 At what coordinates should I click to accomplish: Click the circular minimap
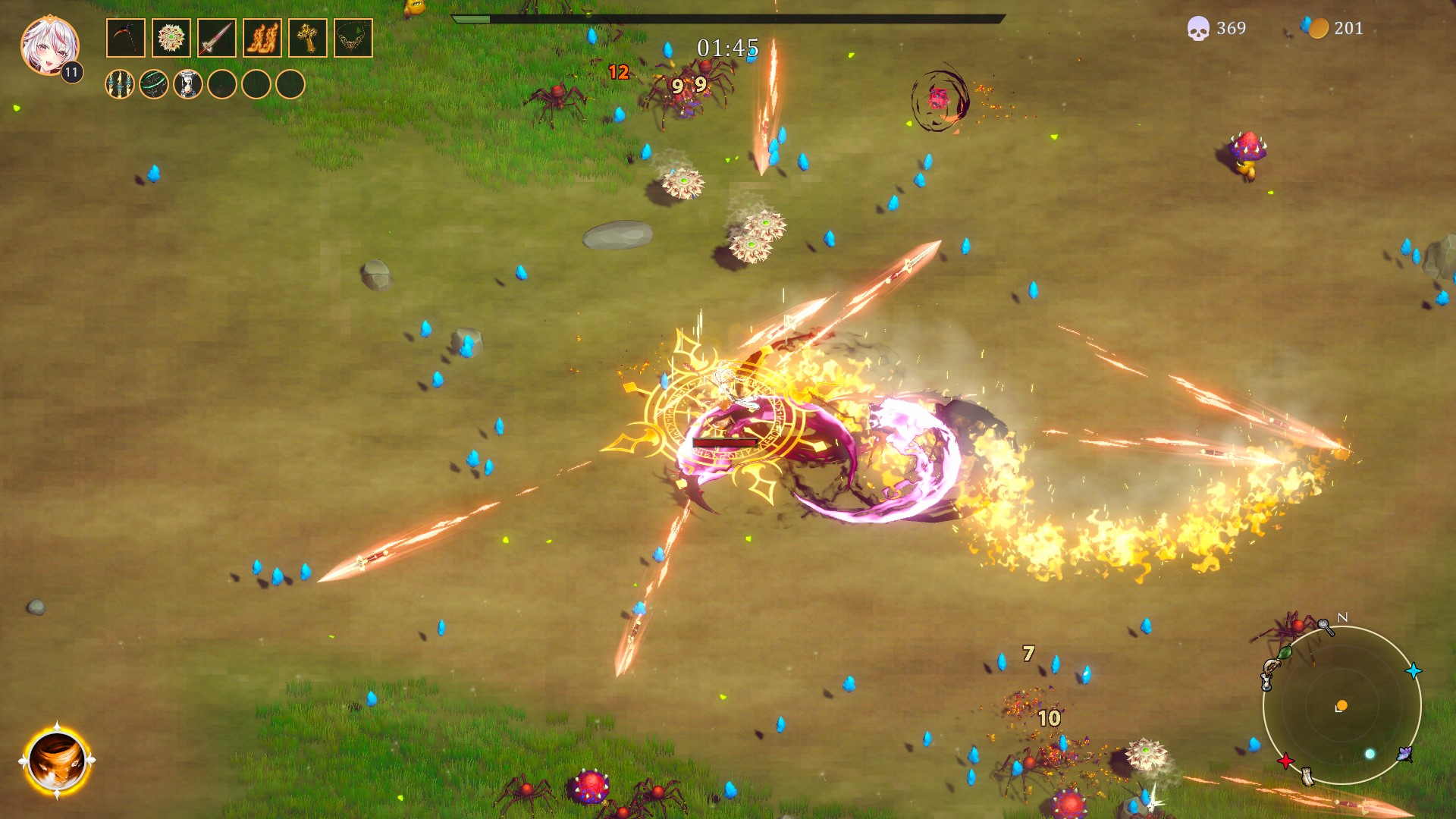click(1341, 705)
